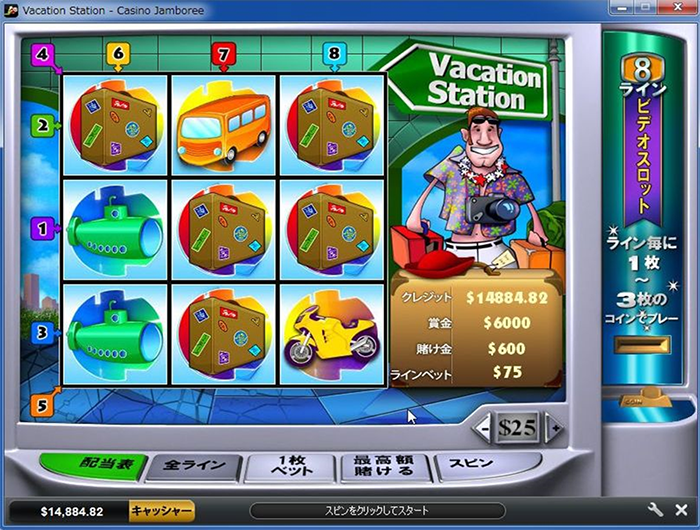Select the 全ライン all-lines button
700x530 pixels.
pyautogui.click(x=193, y=467)
